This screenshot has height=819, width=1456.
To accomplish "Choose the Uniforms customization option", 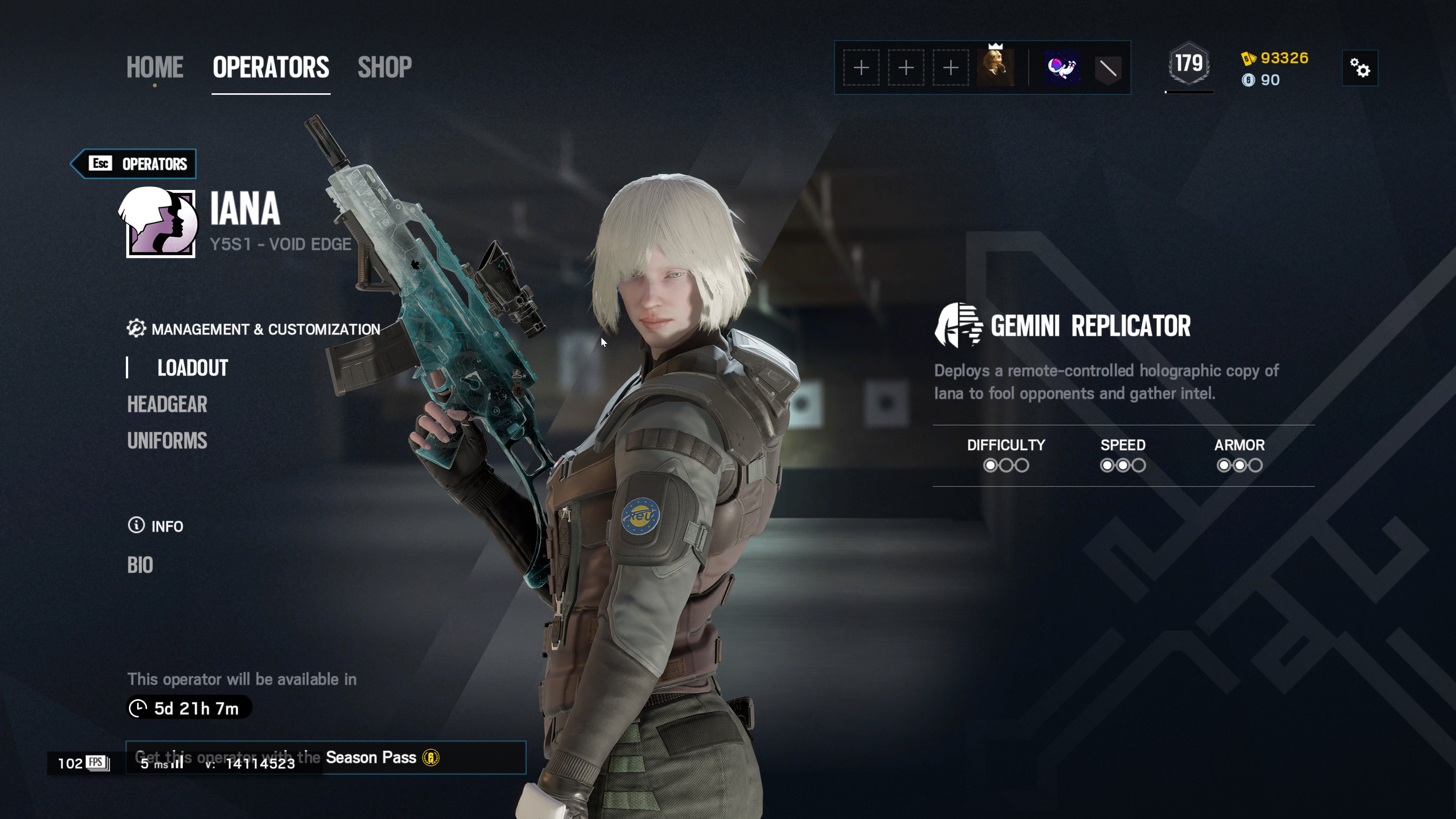I will [x=167, y=441].
